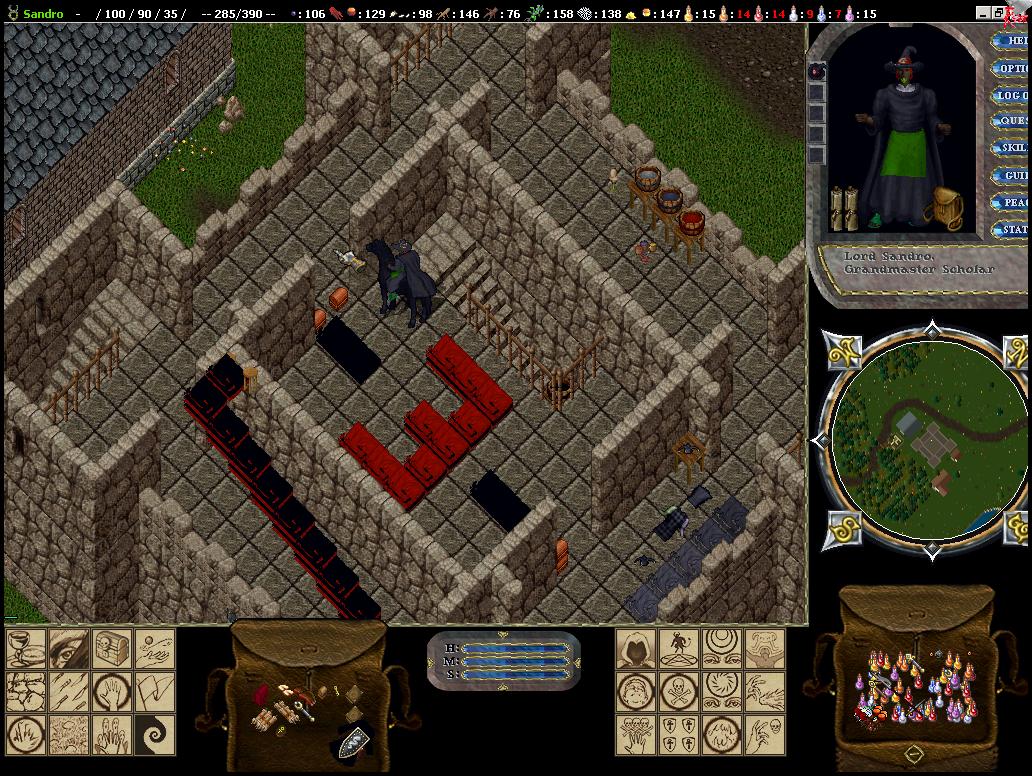
Task: Cast the skull and crossbones spell
Action: pos(679,691)
